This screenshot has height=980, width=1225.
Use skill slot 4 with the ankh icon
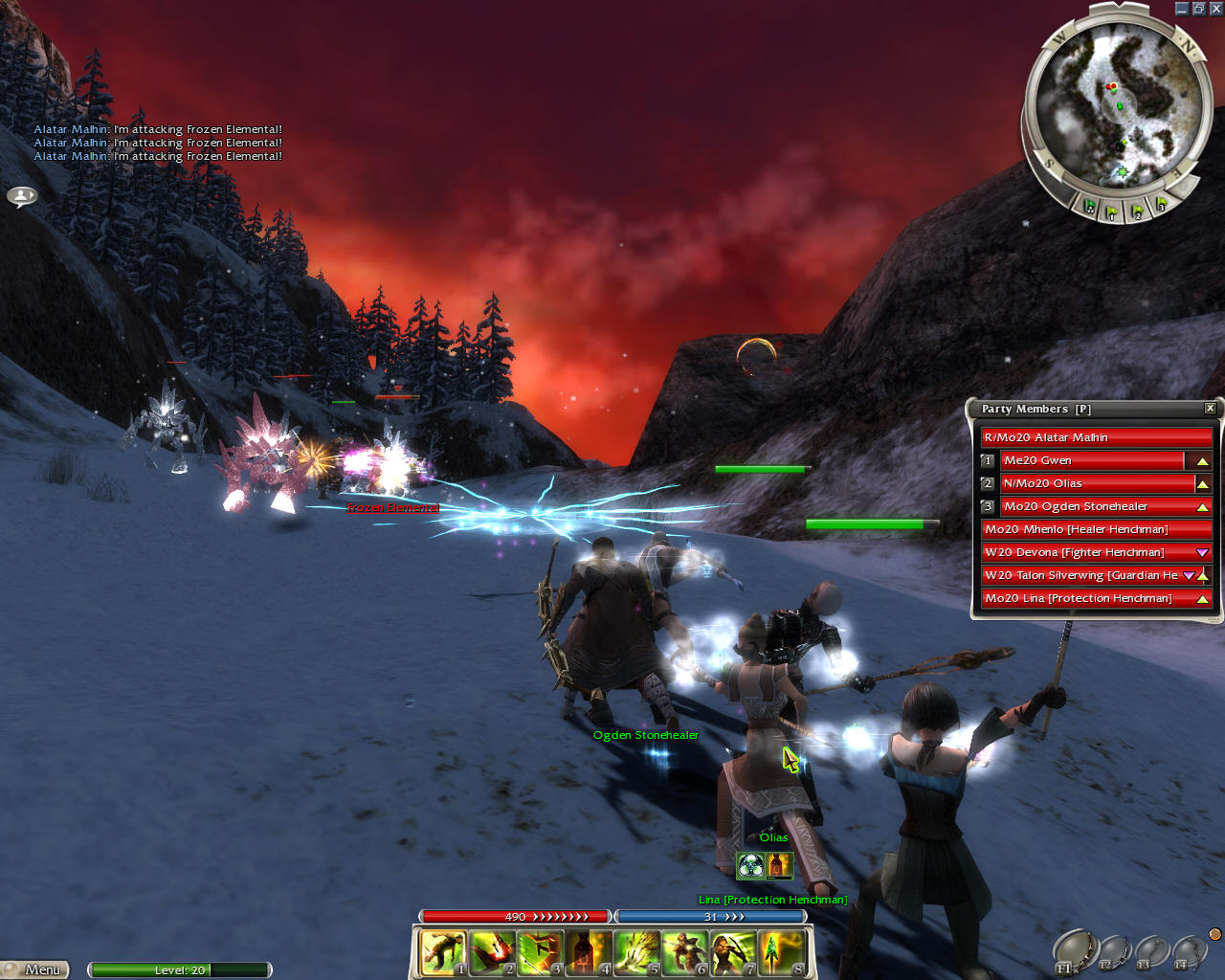click(588, 953)
